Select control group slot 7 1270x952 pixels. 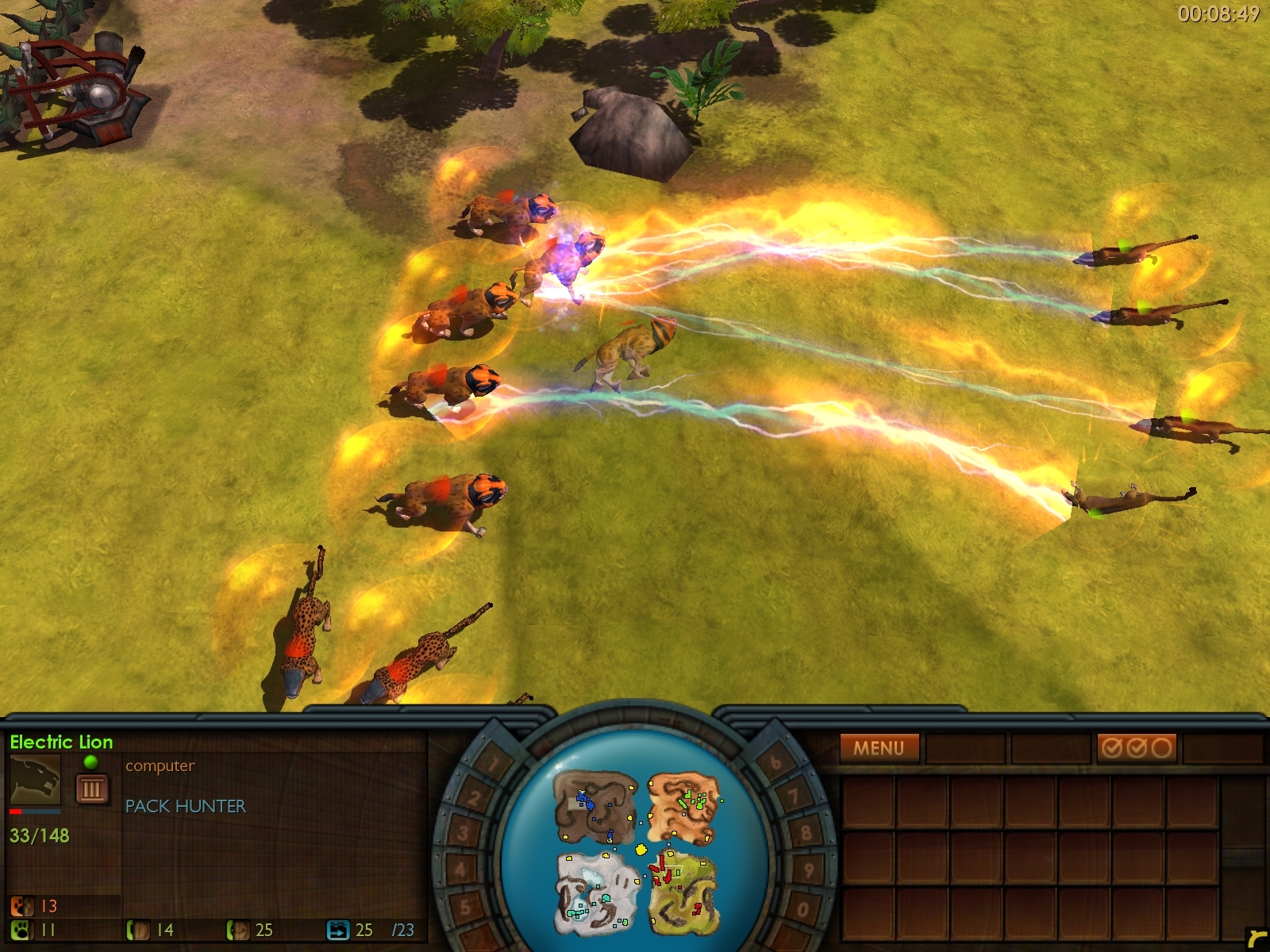[794, 797]
